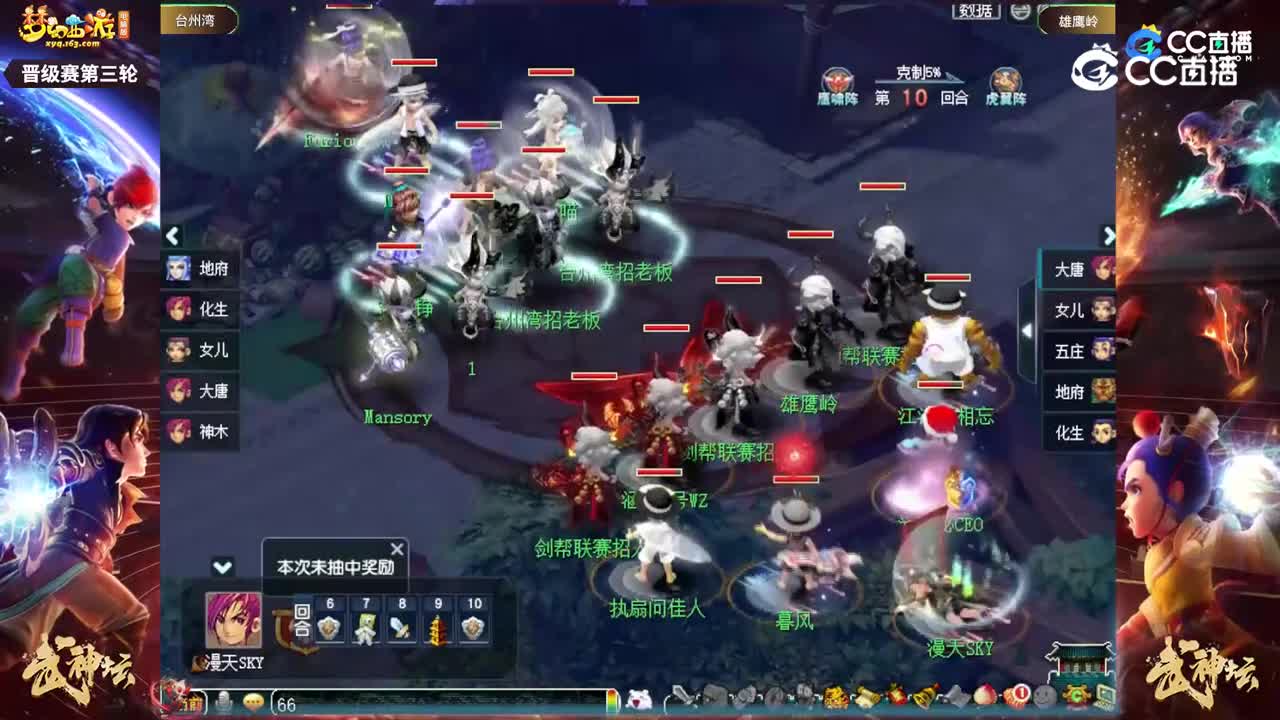Click the smiley emoji icon near chat input
The width and height of the screenshot is (1280, 720).
(x=253, y=700)
